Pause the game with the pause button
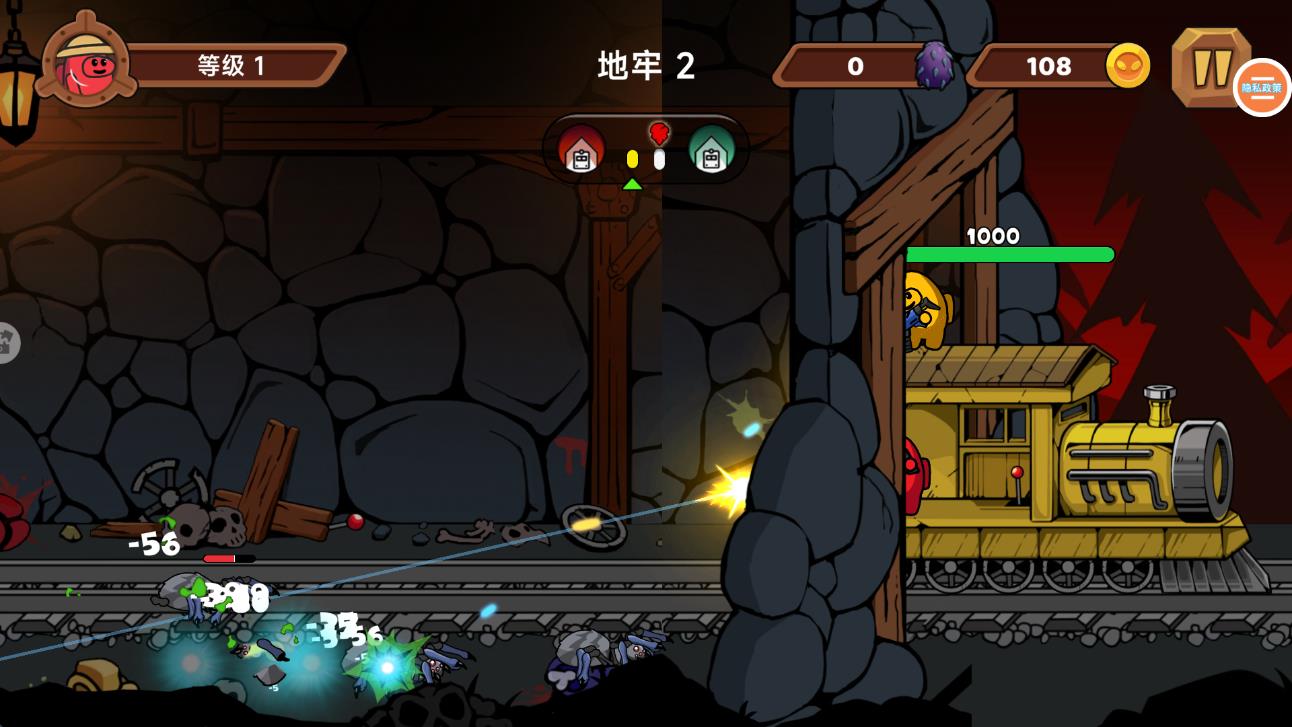Viewport: 1292px width, 727px height. pyautogui.click(x=1213, y=67)
